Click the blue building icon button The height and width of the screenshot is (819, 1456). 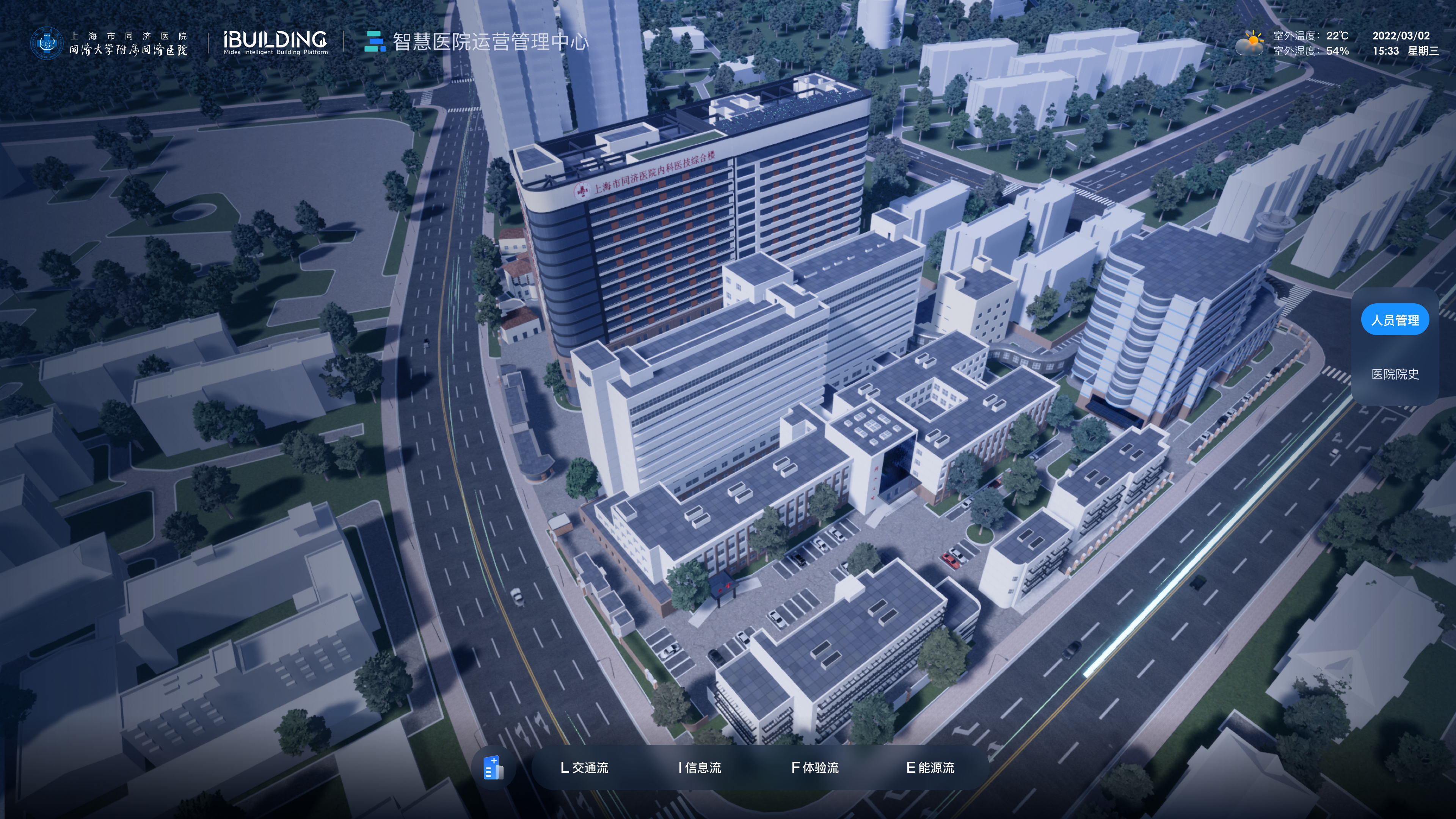click(493, 767)
